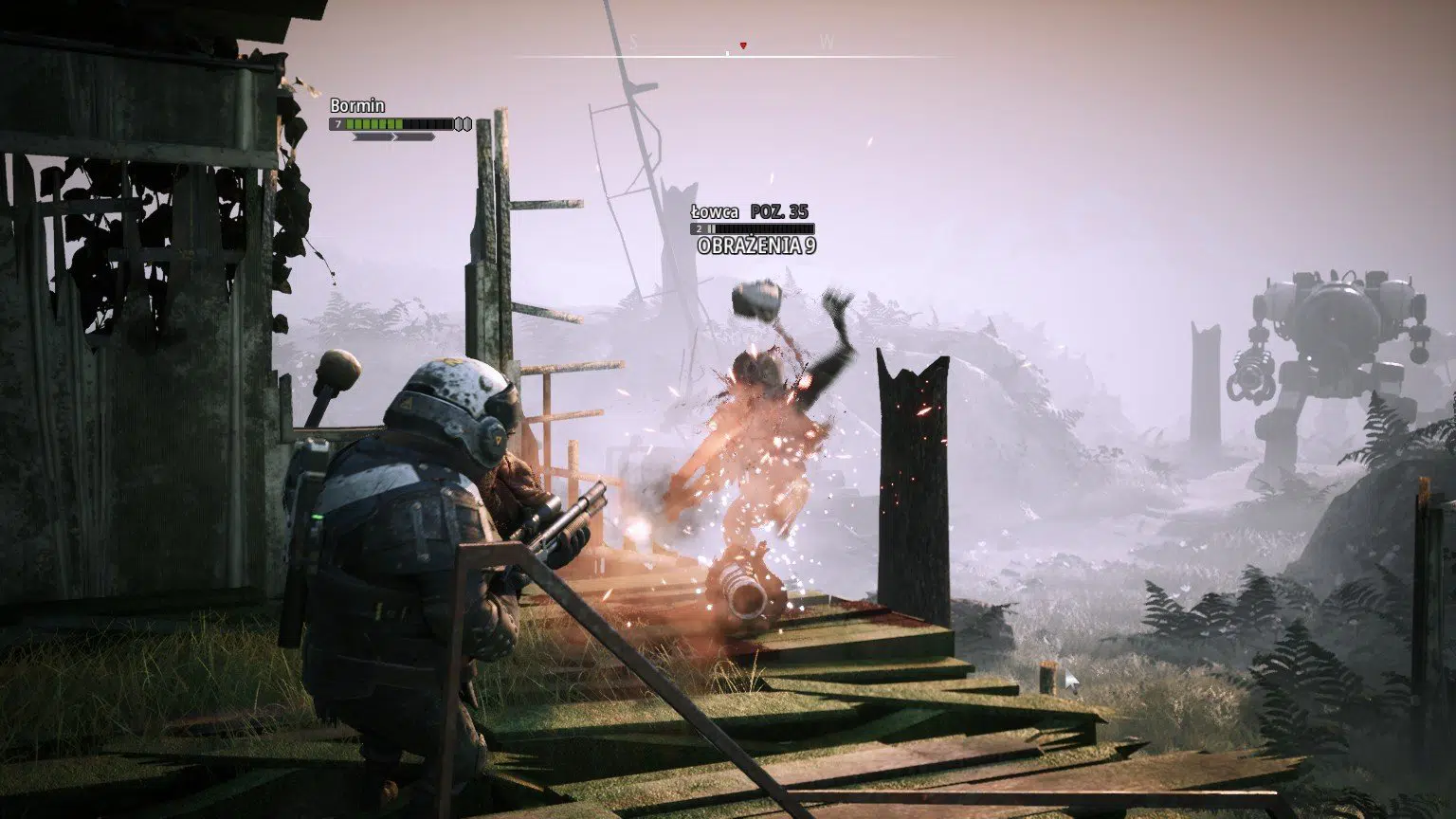Toggle the second armor pip next to Bormin's bar
Screen dimensions: 1456x819
pos(468,123)
